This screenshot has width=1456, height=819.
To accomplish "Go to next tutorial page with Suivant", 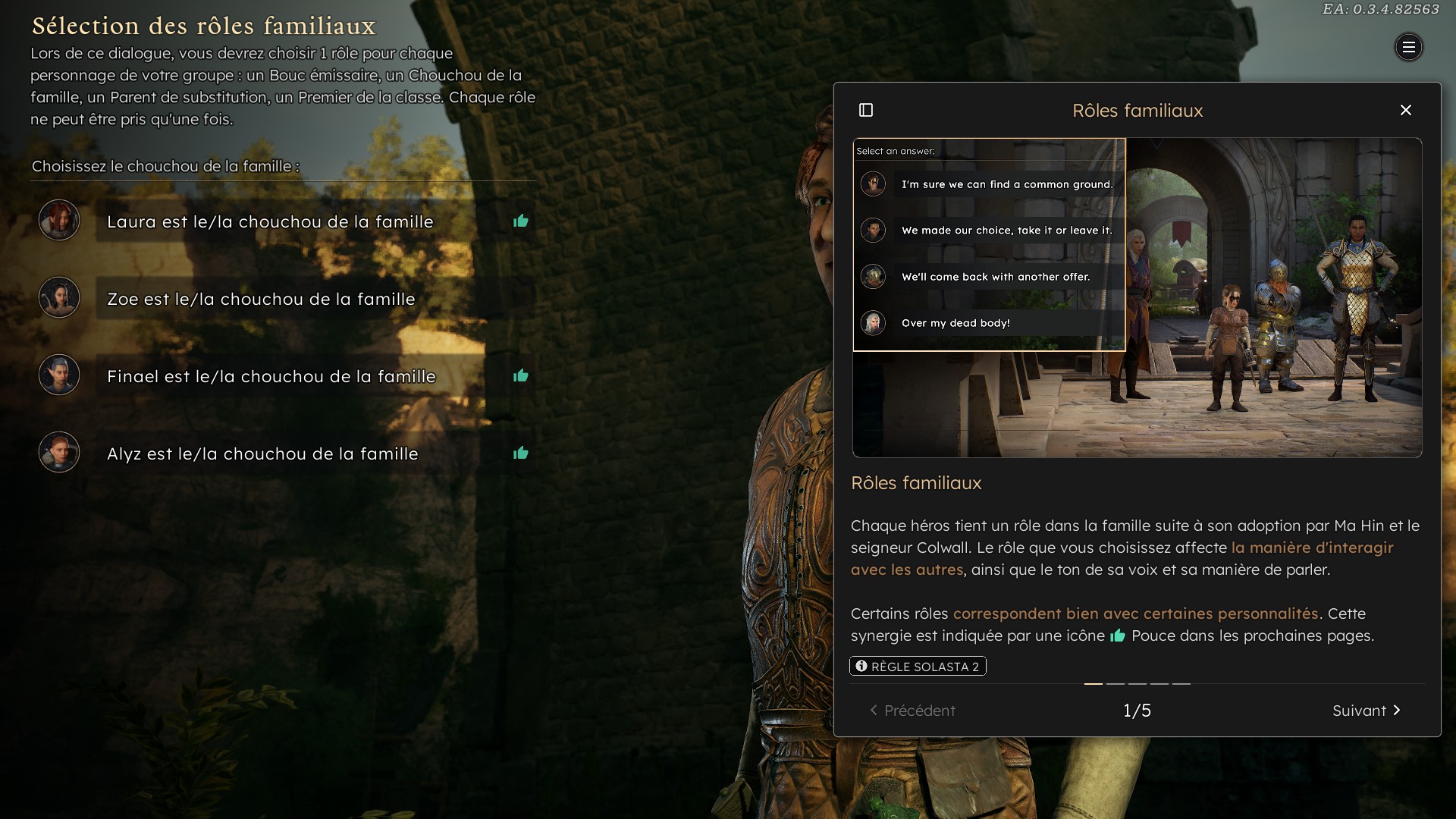I will [1366, 711].
